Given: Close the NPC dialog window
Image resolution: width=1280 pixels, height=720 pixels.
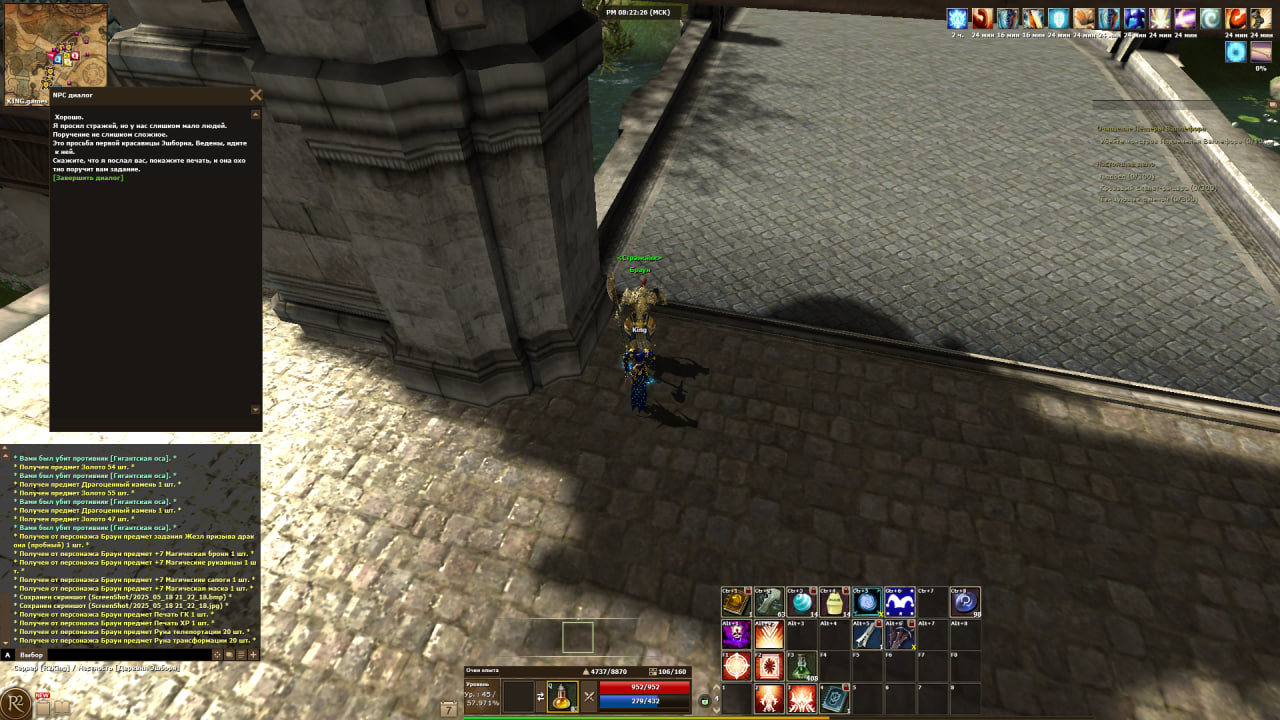Looking at the screenshot, I should [x=255, y=95].
